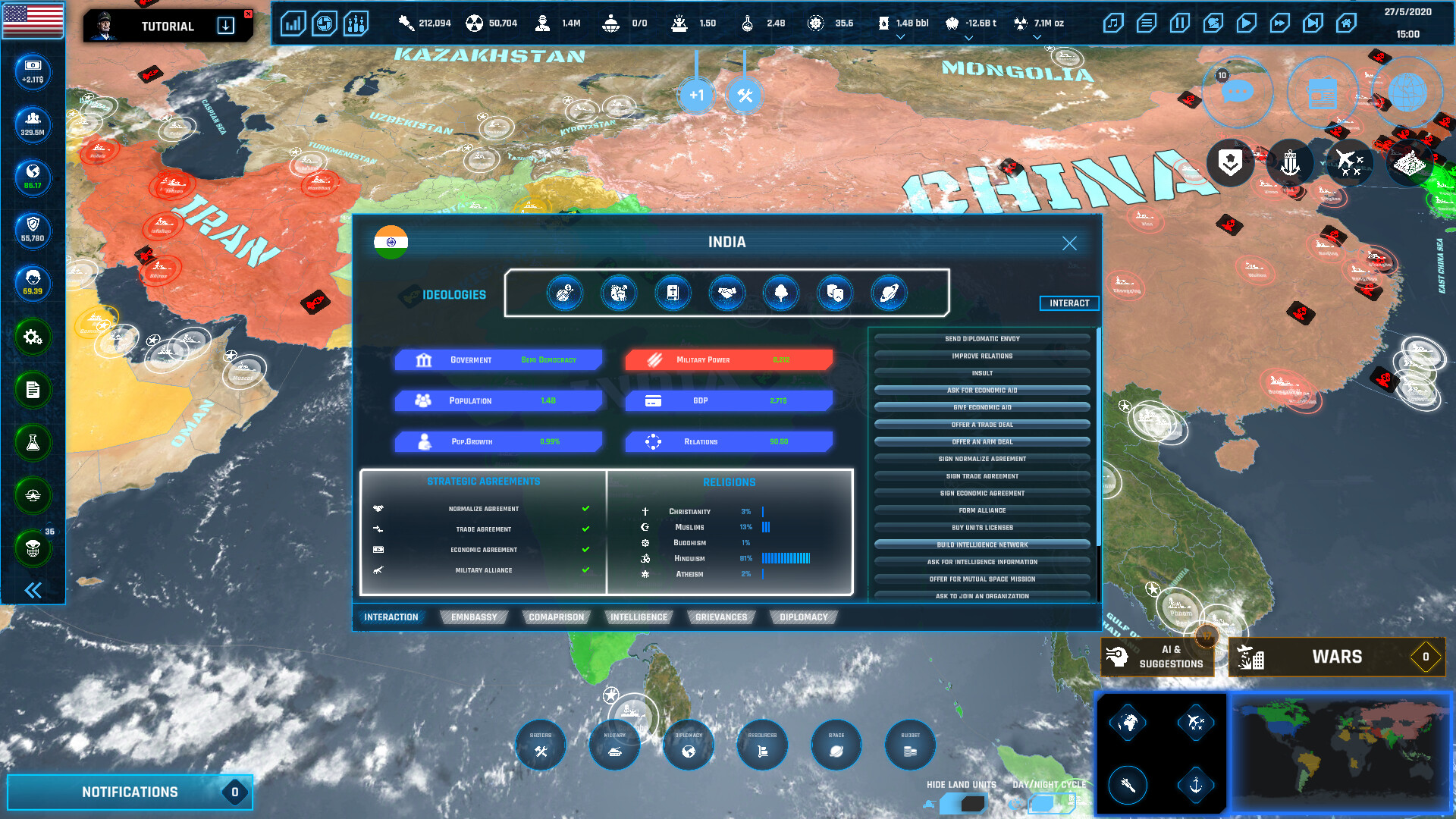Click SEND DIPLOMATIC ENVOY action
This screenshot has height=819, width=1456.
click(x=982, y=339)
